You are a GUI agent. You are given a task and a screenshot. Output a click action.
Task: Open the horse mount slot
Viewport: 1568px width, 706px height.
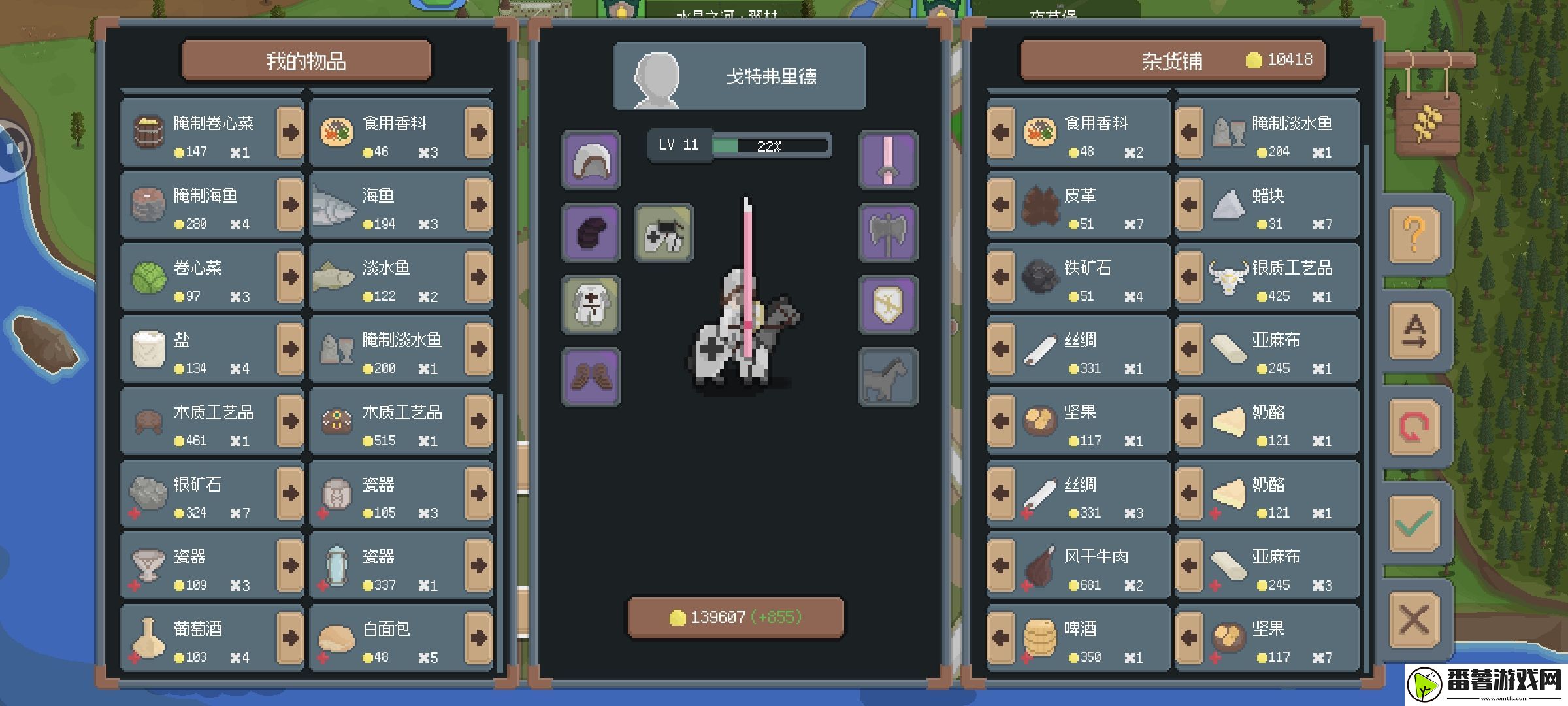coord(888,377)
